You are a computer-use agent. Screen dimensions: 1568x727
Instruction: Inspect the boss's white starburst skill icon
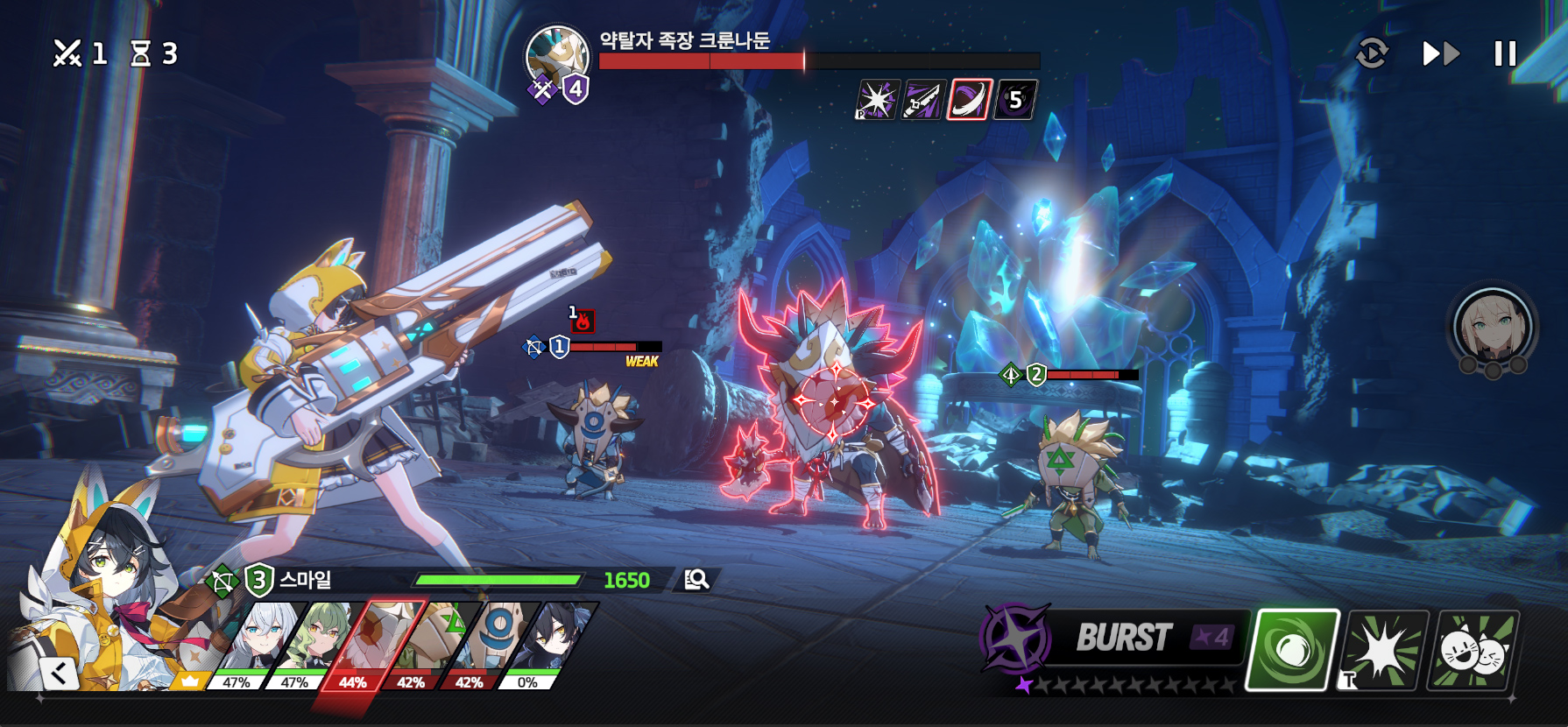(877, 99)
